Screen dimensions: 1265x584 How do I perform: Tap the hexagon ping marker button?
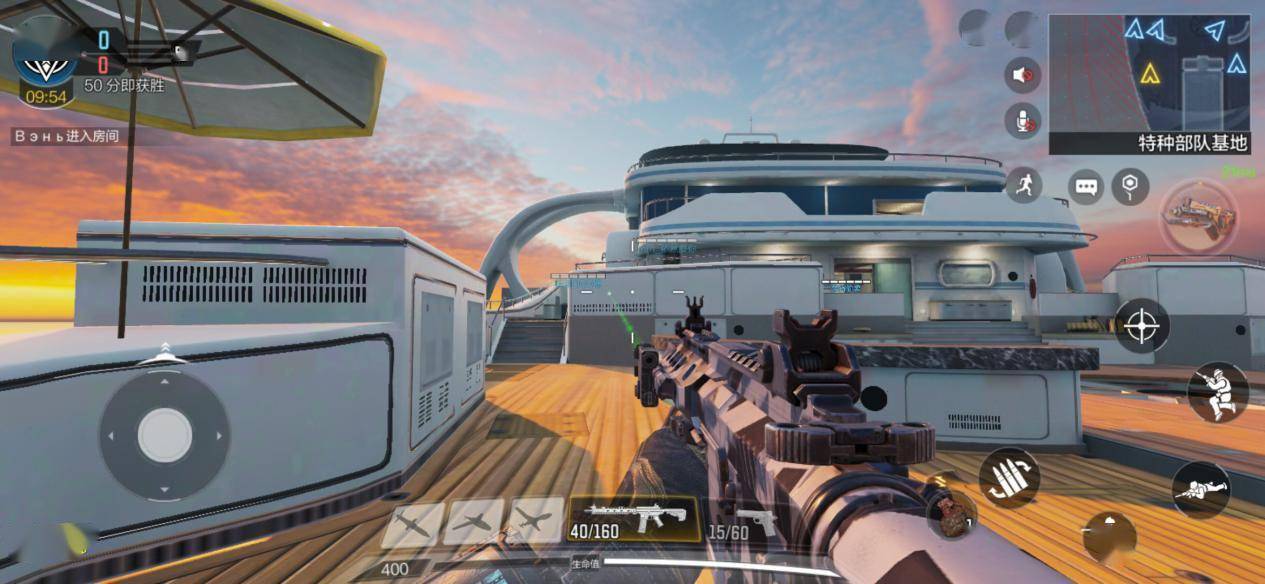click(1130, 186)
